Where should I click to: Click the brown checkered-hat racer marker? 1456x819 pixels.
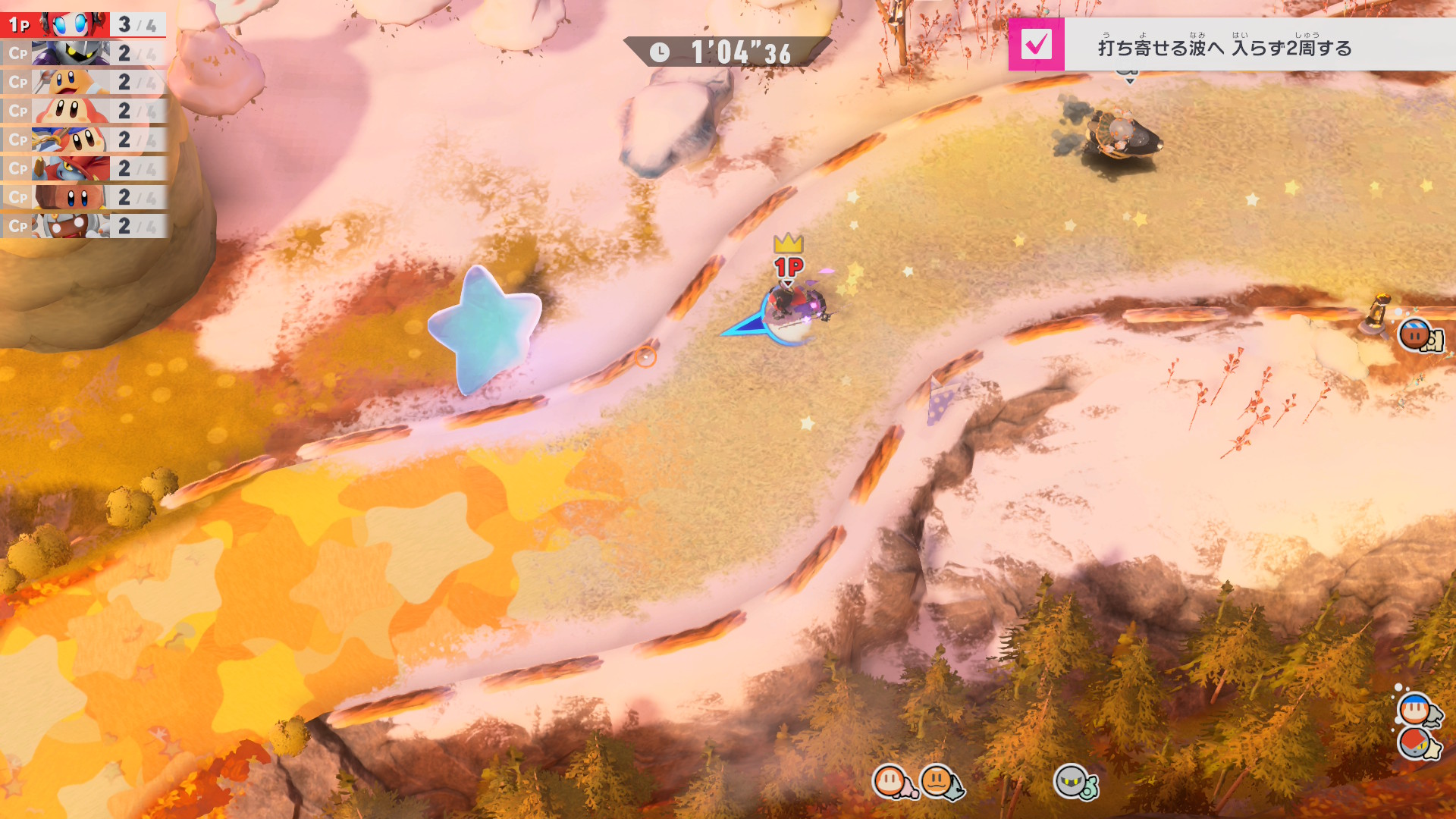pyautogui.click(x=1415, y=334)
